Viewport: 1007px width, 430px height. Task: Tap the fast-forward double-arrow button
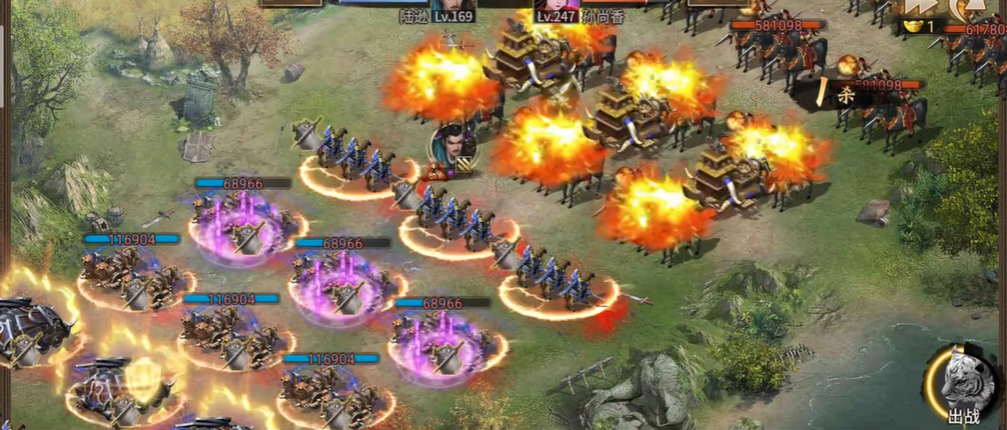click(917, 8)
